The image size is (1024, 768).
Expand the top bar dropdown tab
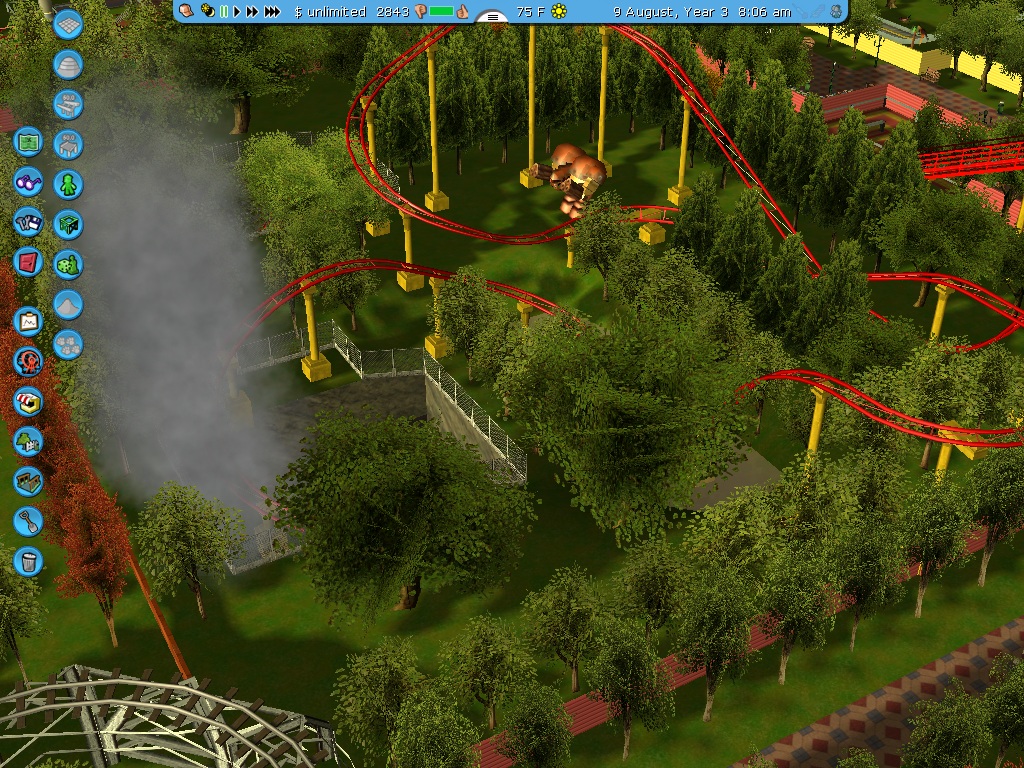pyautogui.click(x=490, y=17)
